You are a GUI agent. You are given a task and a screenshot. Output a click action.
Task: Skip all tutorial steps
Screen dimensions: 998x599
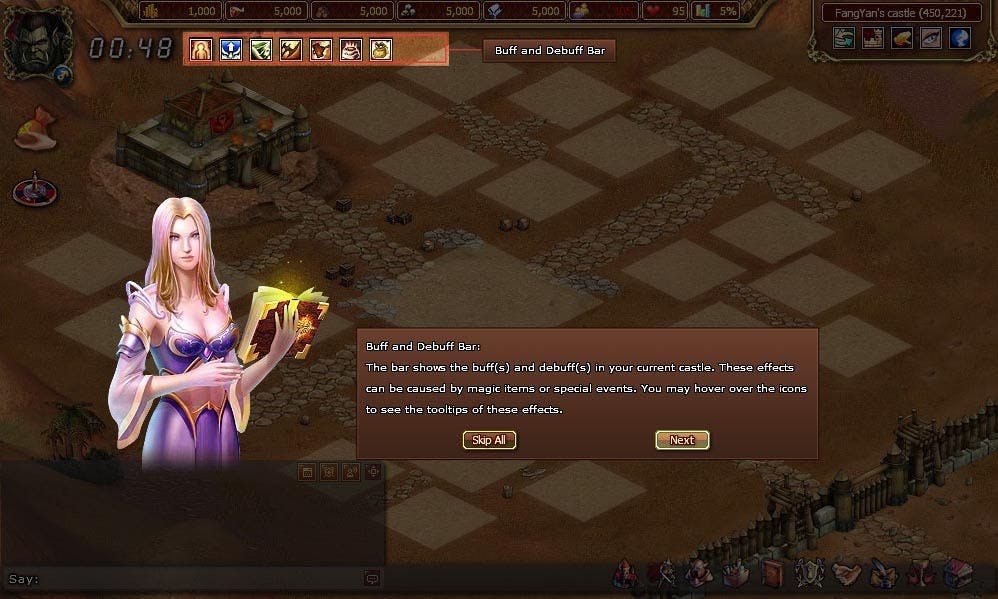point(489,440)
